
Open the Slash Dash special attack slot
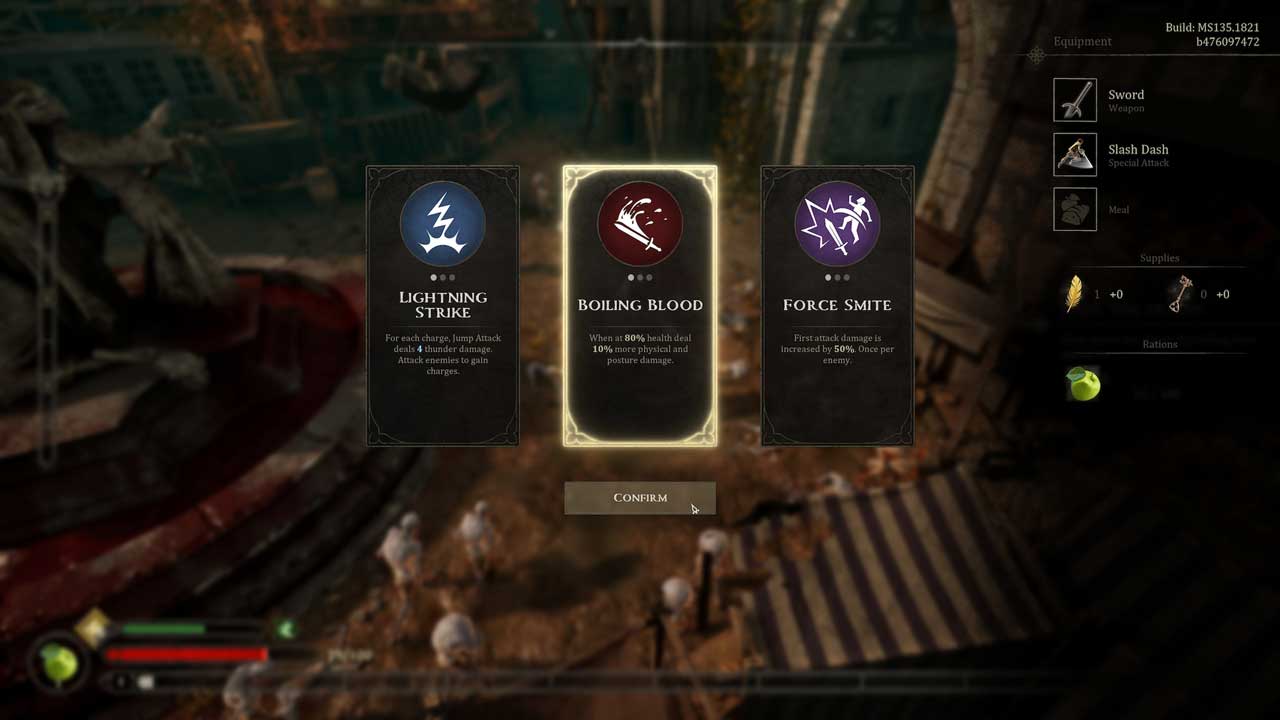[1075, 155]
